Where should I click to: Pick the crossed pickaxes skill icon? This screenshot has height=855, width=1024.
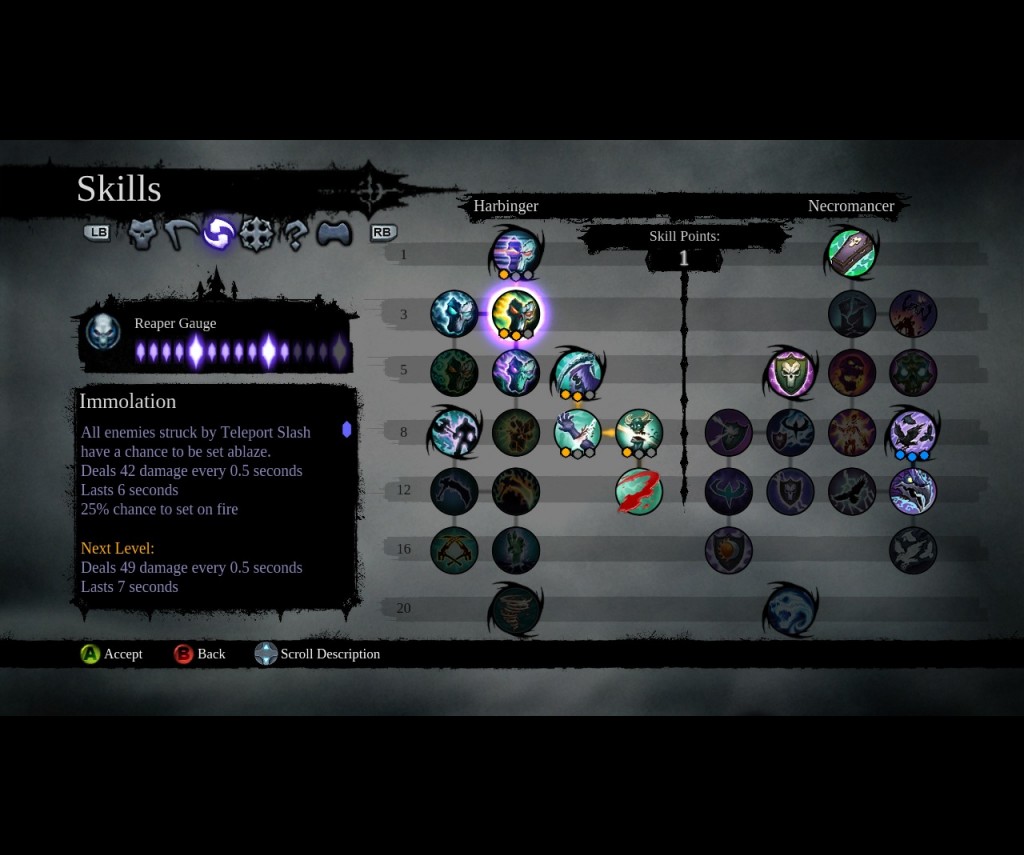click(x=454, y=550)
